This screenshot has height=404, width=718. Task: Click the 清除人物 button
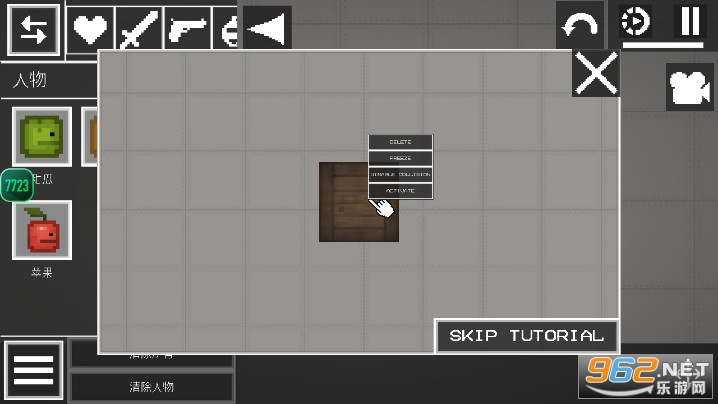pyautogui.click(x=152, y=387)
